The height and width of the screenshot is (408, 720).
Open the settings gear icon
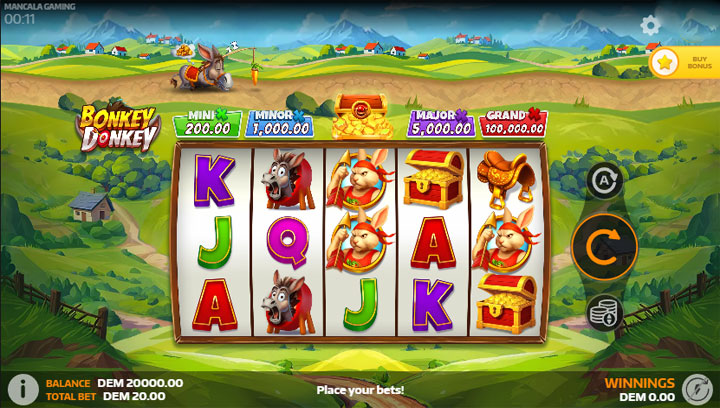coord(651,26)
